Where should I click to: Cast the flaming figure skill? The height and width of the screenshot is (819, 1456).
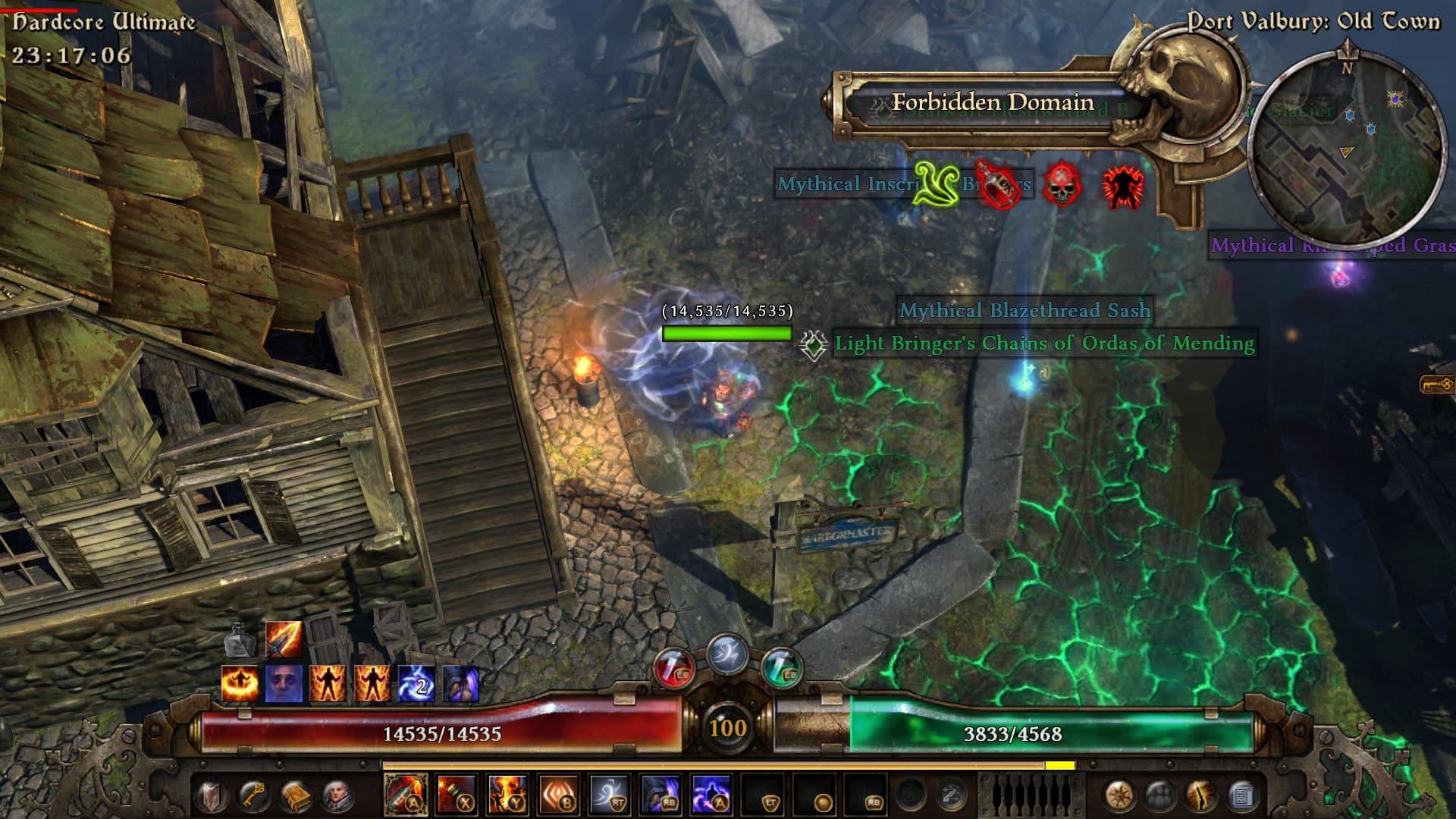(507, 795)
